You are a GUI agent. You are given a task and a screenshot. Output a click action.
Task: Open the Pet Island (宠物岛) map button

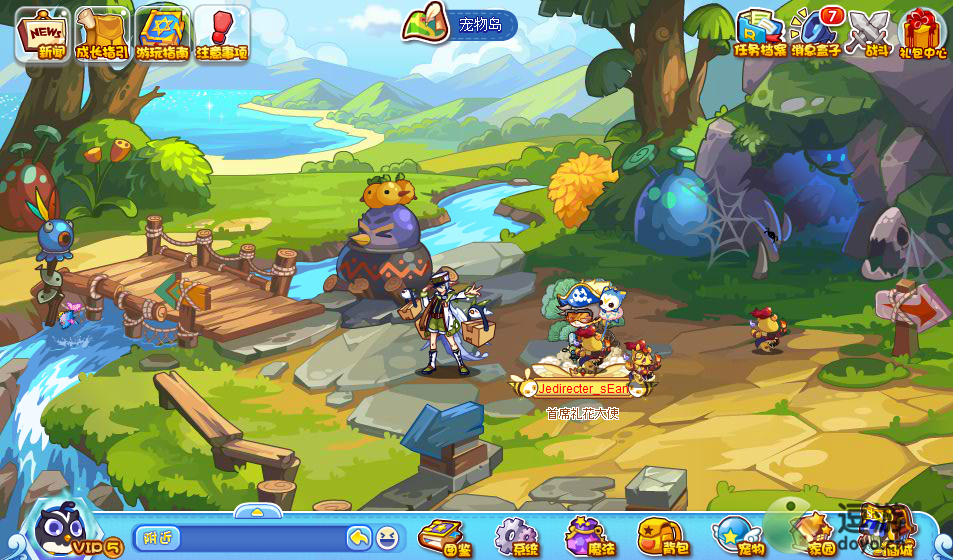(459, 25)
